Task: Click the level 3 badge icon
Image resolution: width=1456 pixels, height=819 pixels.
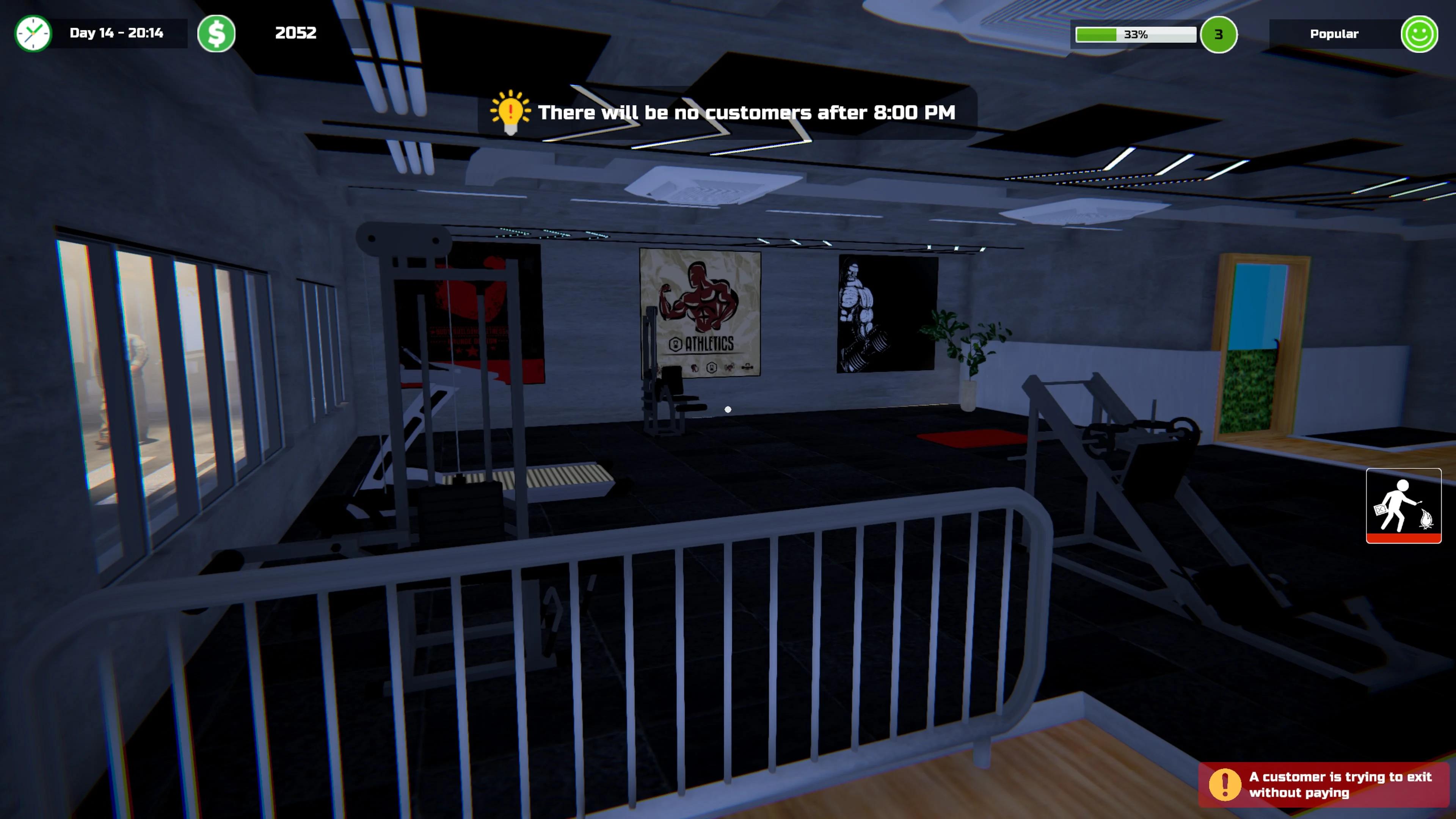Action: tap(1219, 35)
